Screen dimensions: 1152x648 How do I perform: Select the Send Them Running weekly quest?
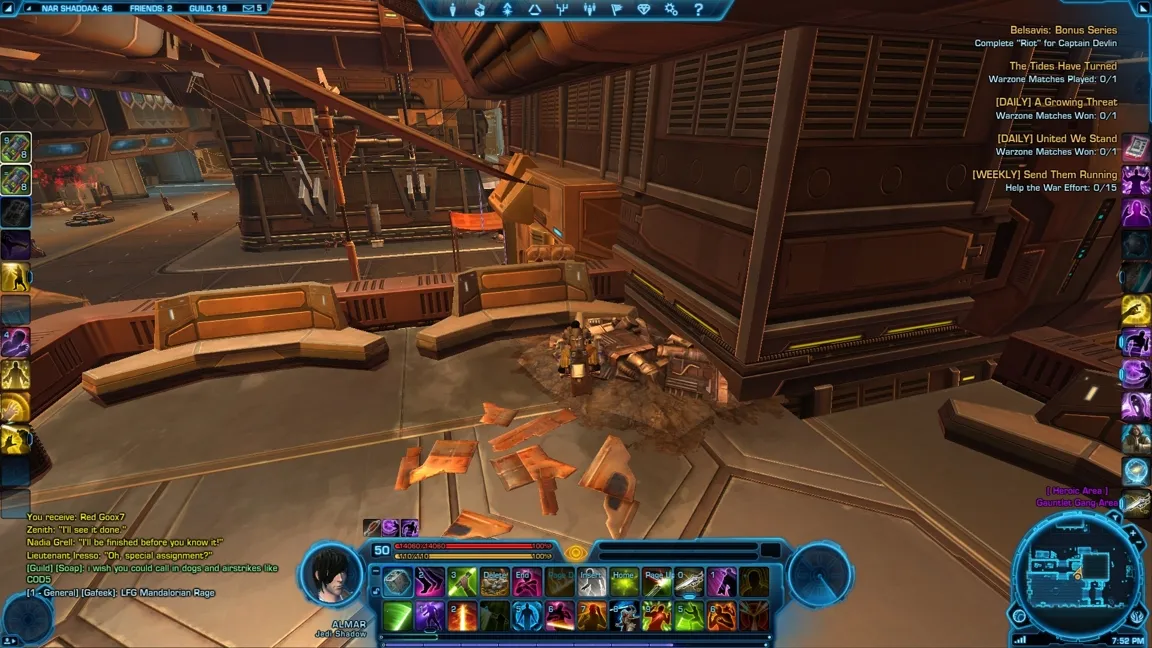(x=1044, y=175)
